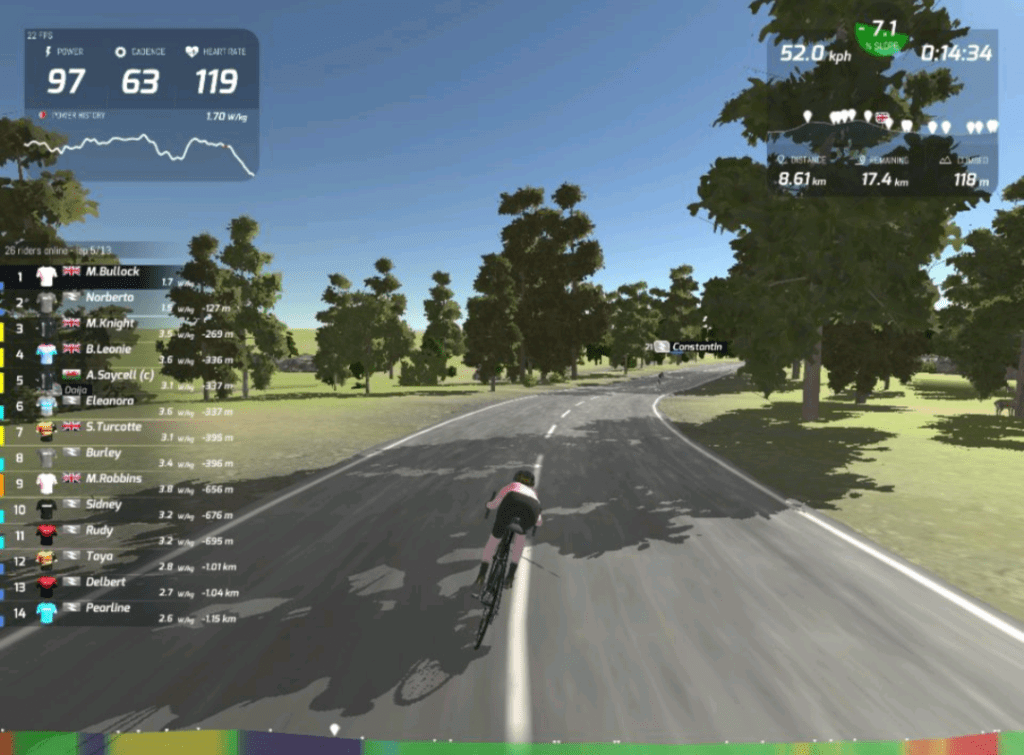Click the position marker on bottom gradient bar
1024x755 pixels.
pos(334,730)
